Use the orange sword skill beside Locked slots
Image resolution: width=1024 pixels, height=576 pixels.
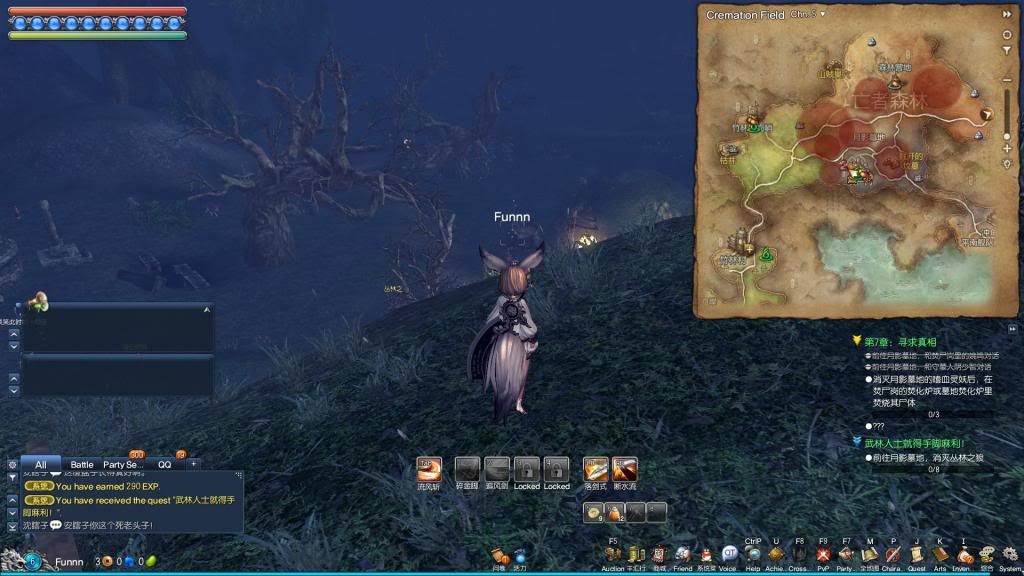[x=596, y=469]
